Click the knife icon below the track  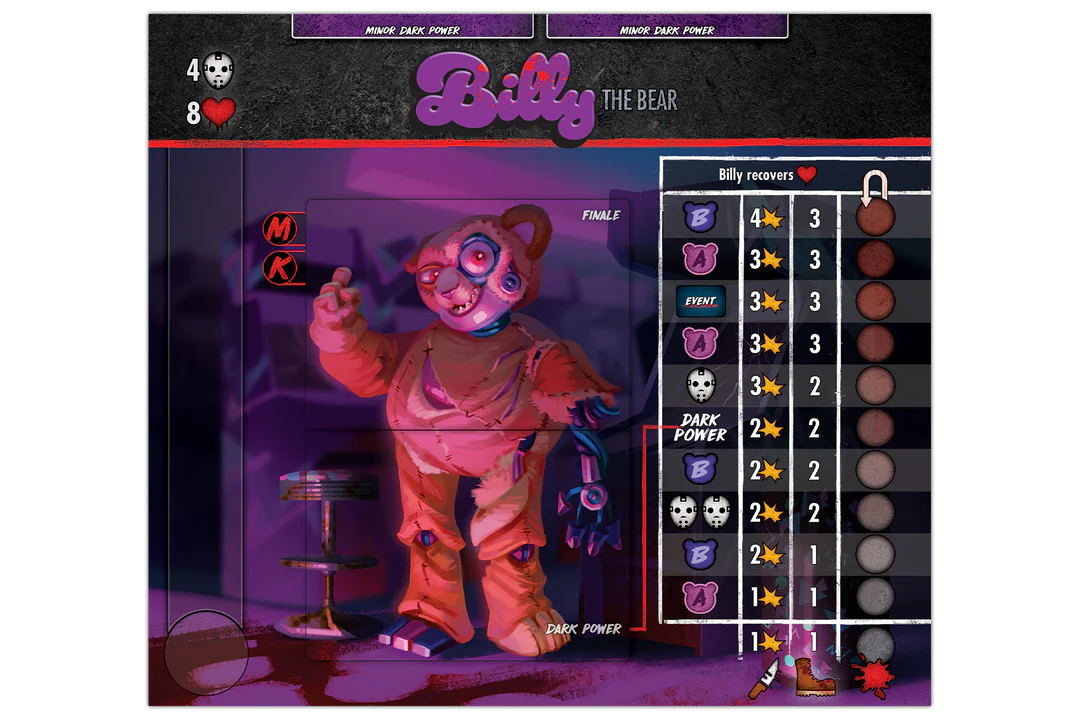(762, 678)
